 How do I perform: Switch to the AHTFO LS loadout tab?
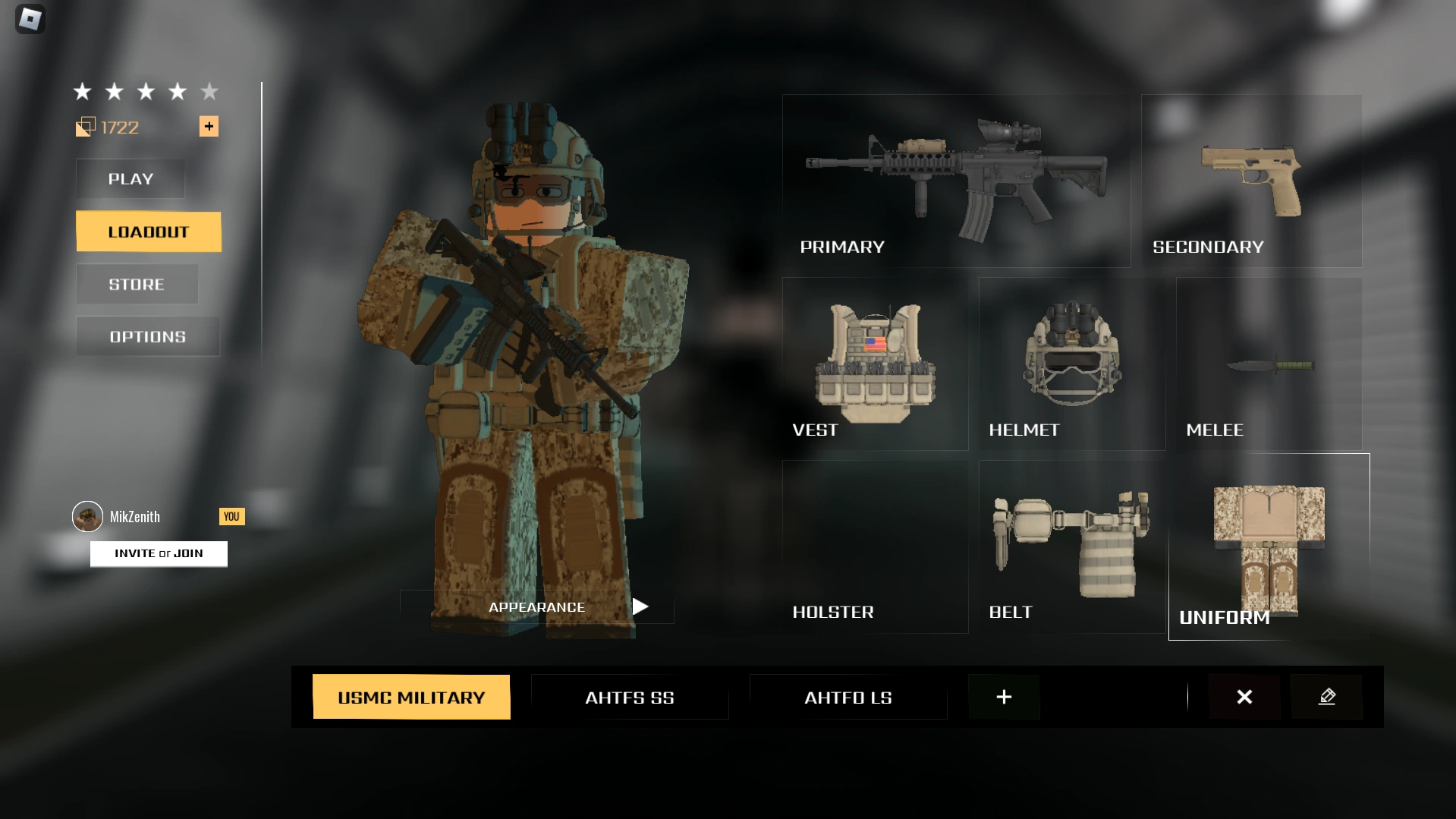(847, 697)
